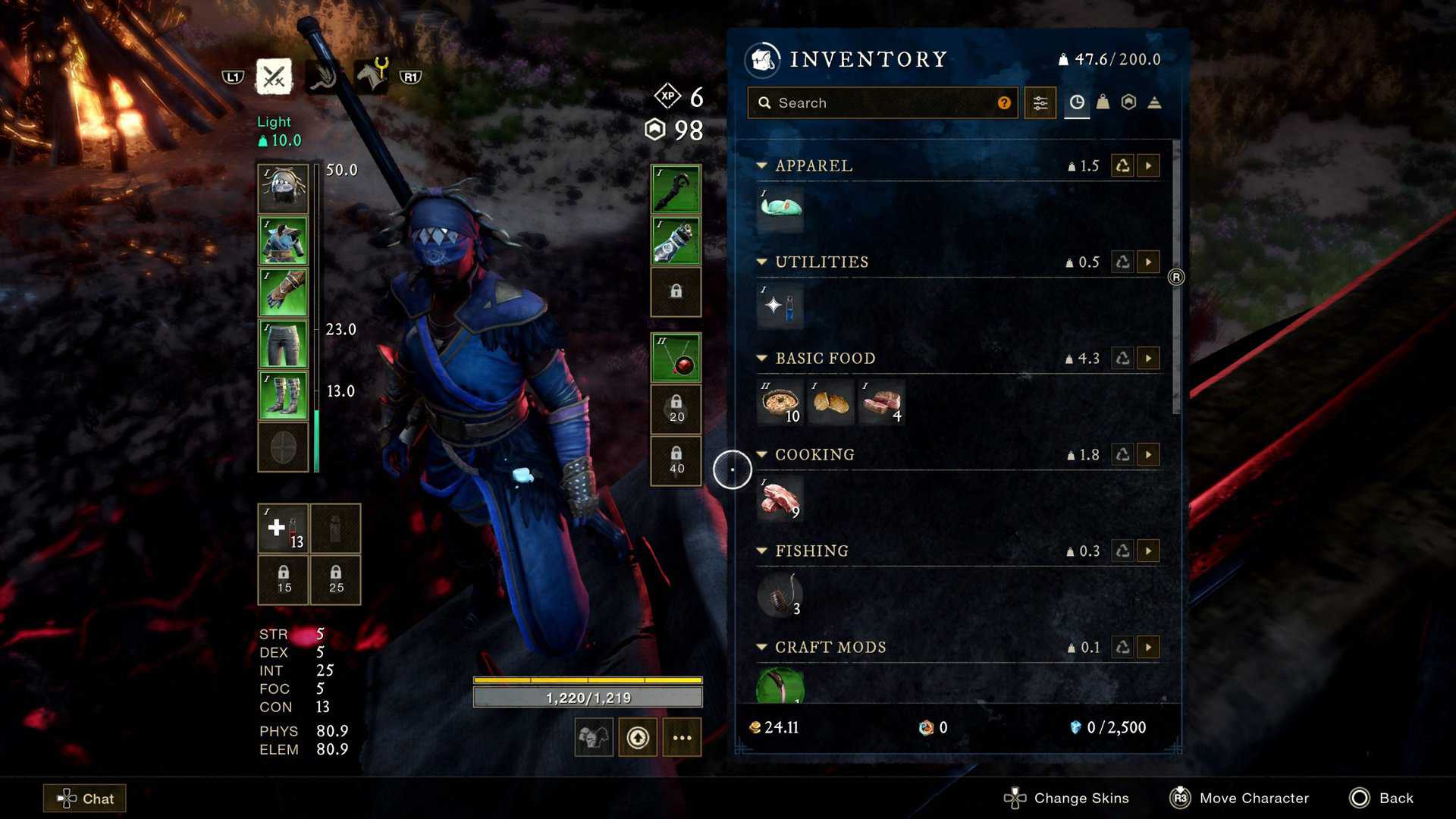This screenshot has width=1456, height=819.
Task: Sort inventory items by rarity hexagon icon
Action: tap(1128, 102)
